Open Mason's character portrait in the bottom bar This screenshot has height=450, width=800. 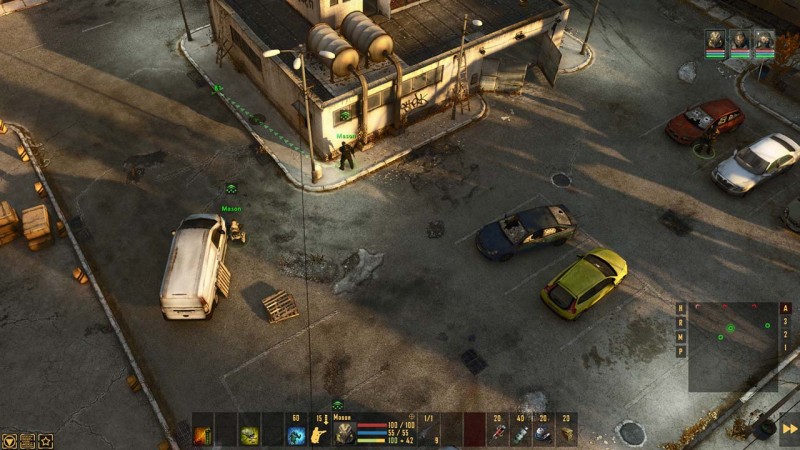[344, 433]
